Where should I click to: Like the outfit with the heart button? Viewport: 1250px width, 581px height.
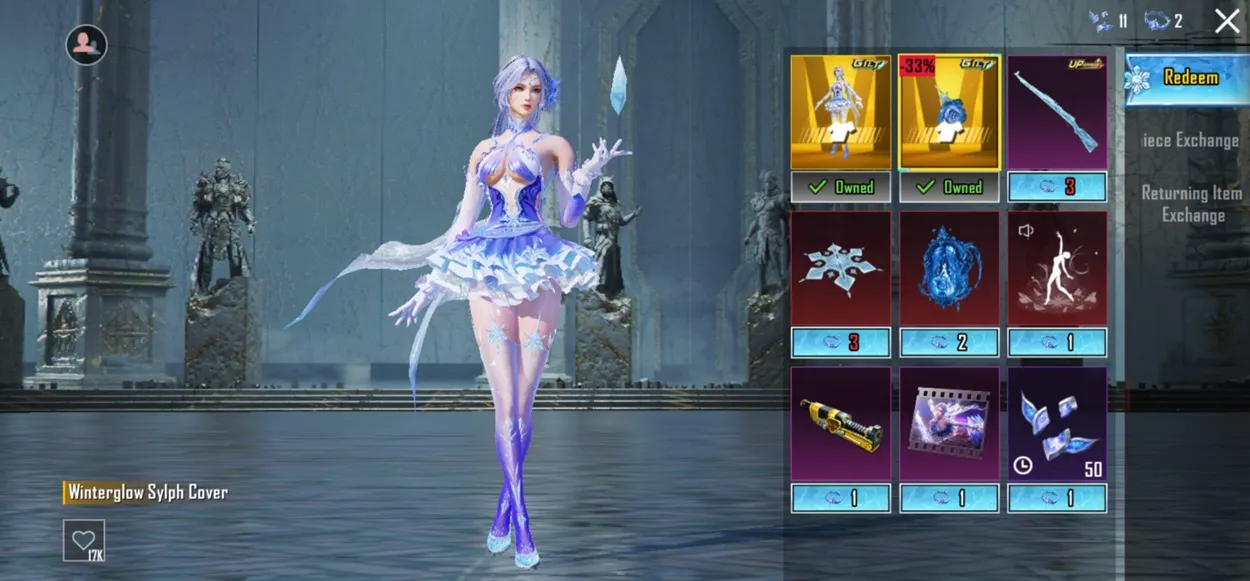[x=83, y=540]
